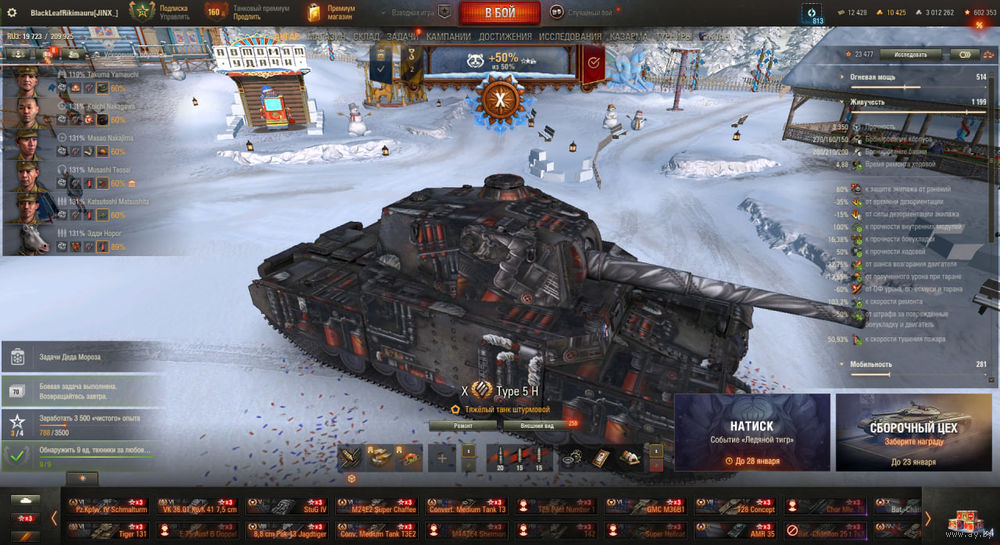Click the Ремонт button under Type 5 H
This screenshot has height=545, width=1000.
tap(463, 425)
